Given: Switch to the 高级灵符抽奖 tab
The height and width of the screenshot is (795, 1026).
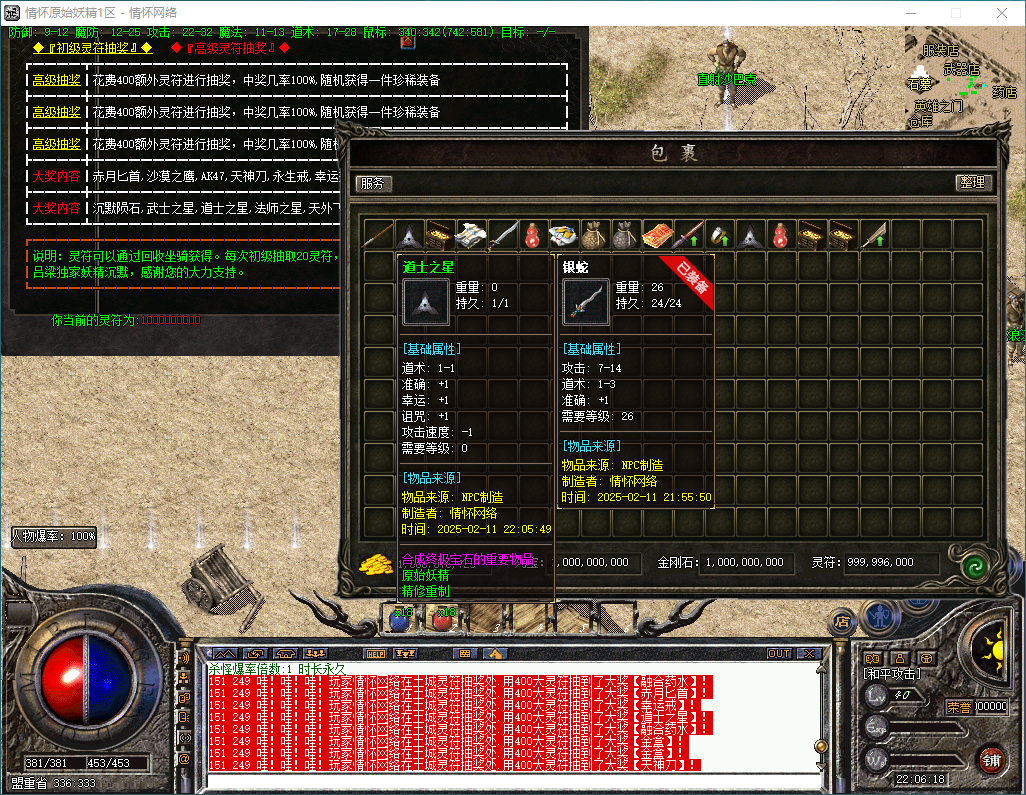Looking at the screenshot, I should click(230, 47).
